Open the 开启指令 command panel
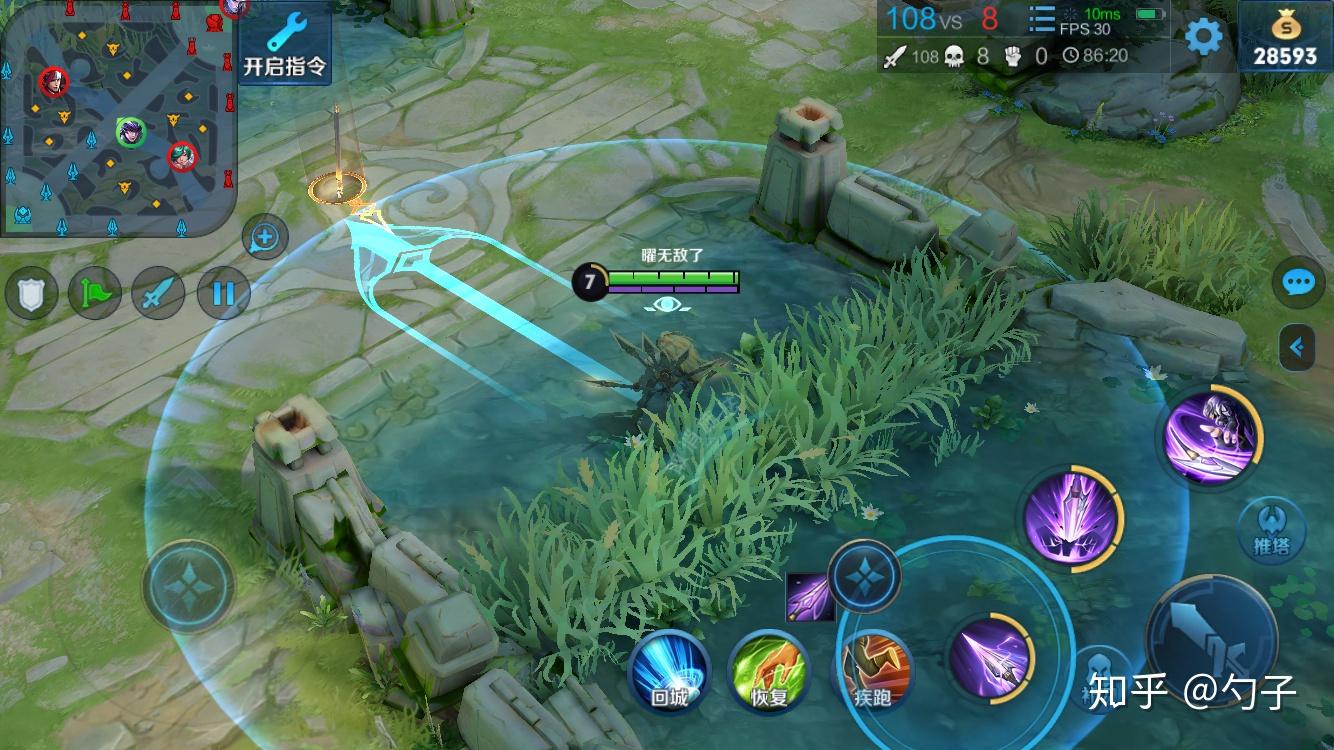The height and width of the screenshot is (750, 1334). coord(285,45)
